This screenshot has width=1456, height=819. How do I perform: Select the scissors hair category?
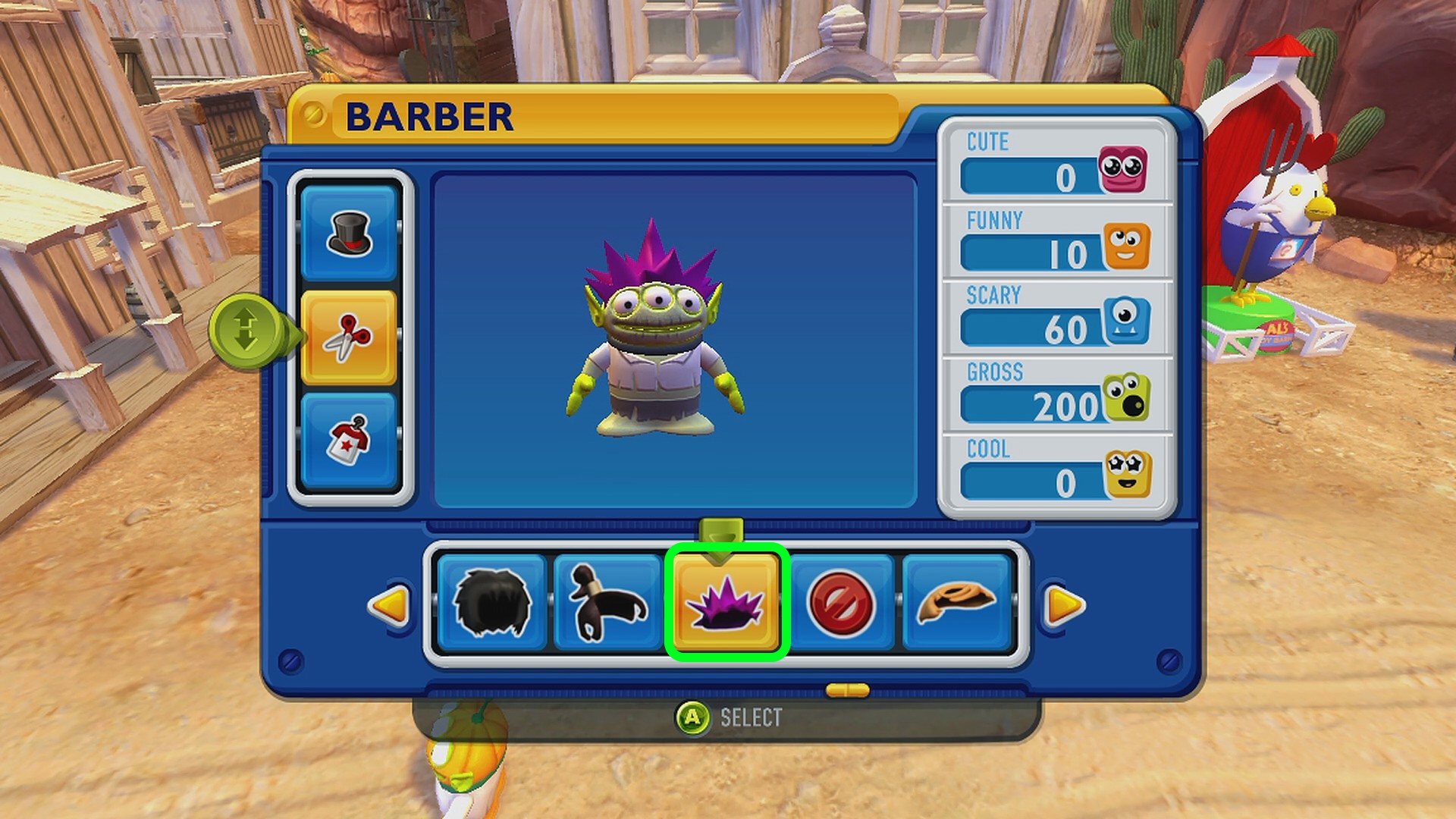(350, 337)
